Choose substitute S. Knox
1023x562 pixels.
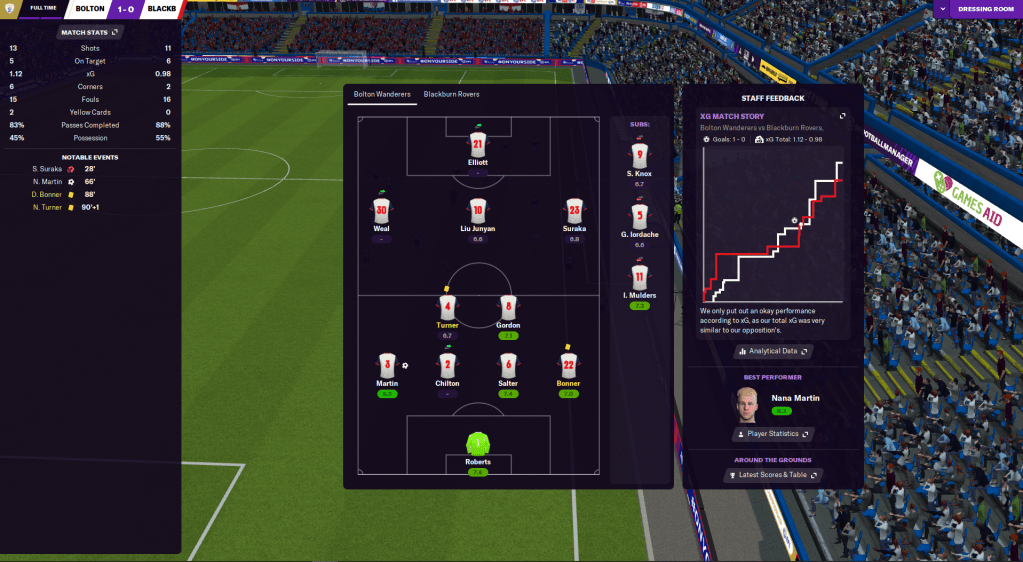(x=640, y=157)
